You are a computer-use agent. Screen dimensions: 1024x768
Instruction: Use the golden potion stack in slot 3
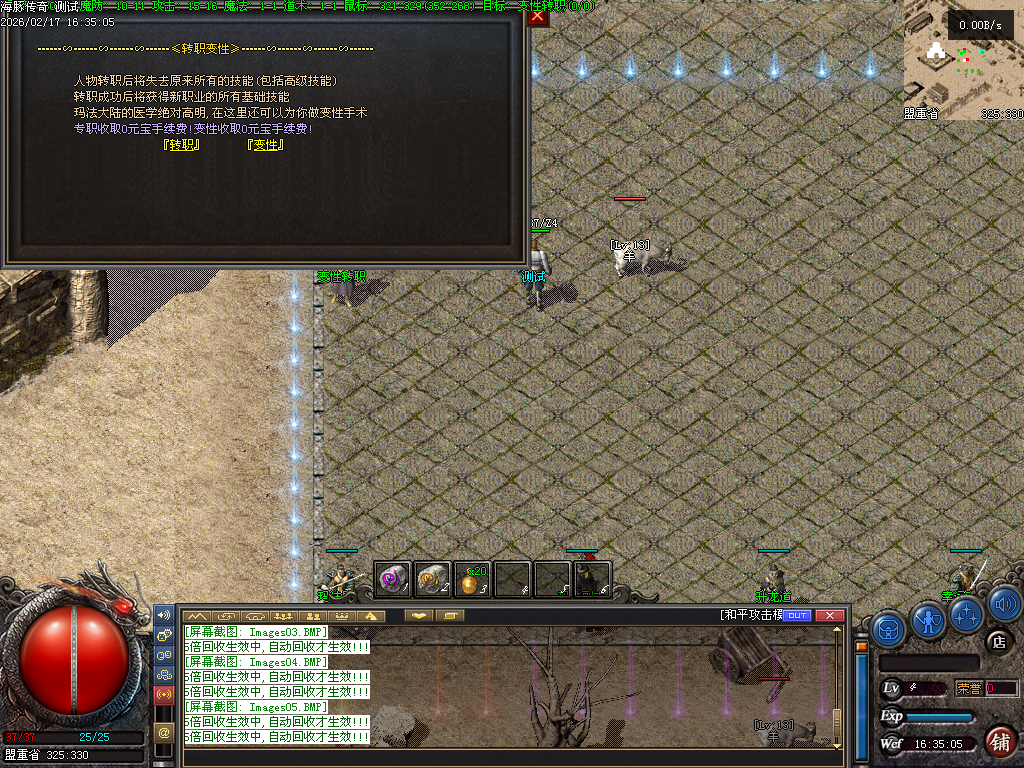pos(473,580)
